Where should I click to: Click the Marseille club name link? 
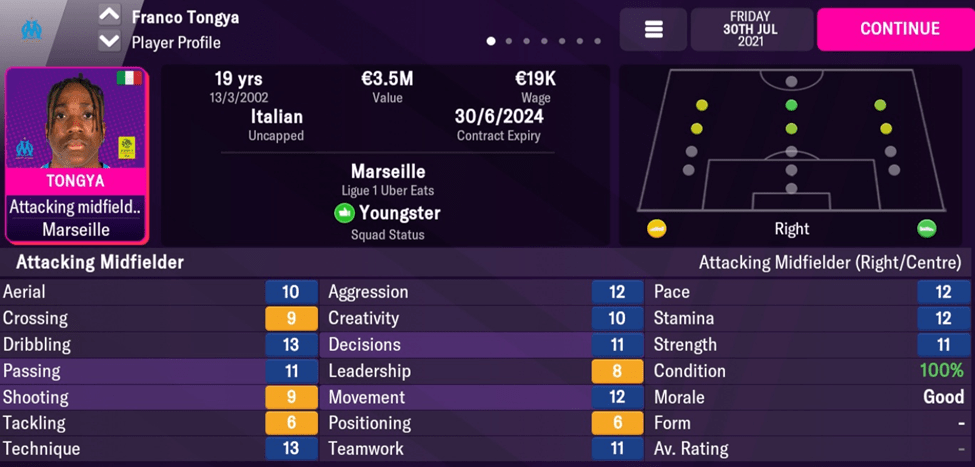point(388,172)
